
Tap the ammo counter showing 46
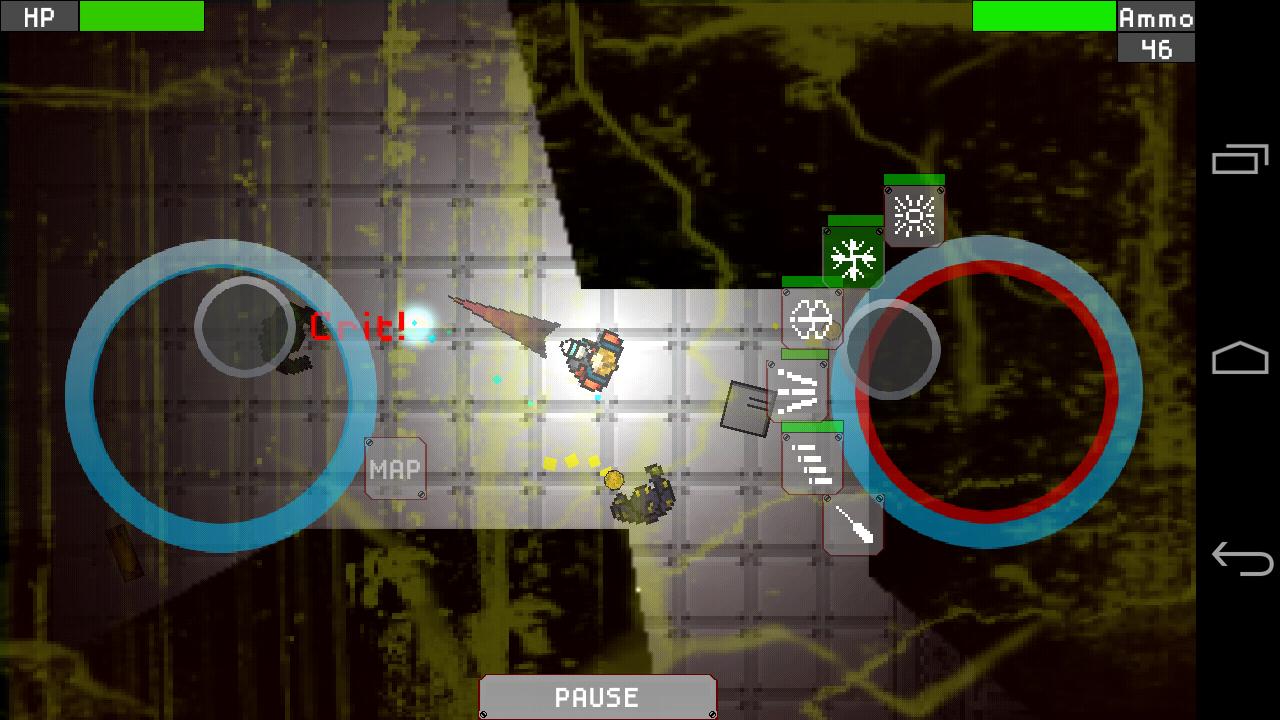coord(1155,45)
